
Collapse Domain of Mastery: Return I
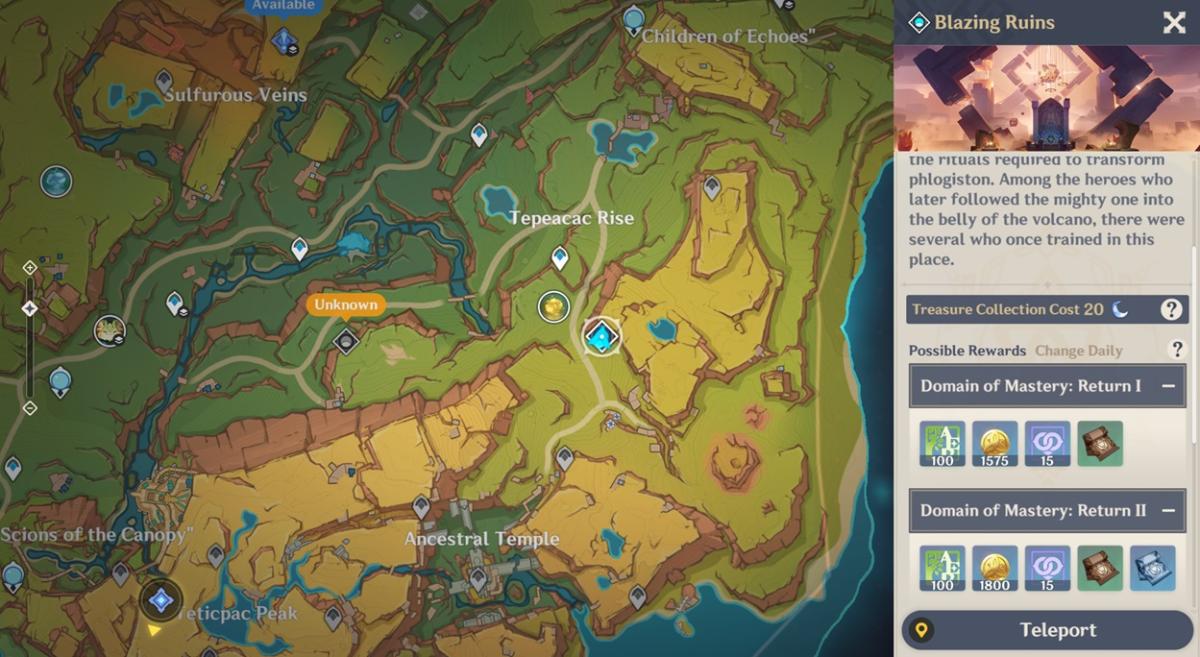1168,386
